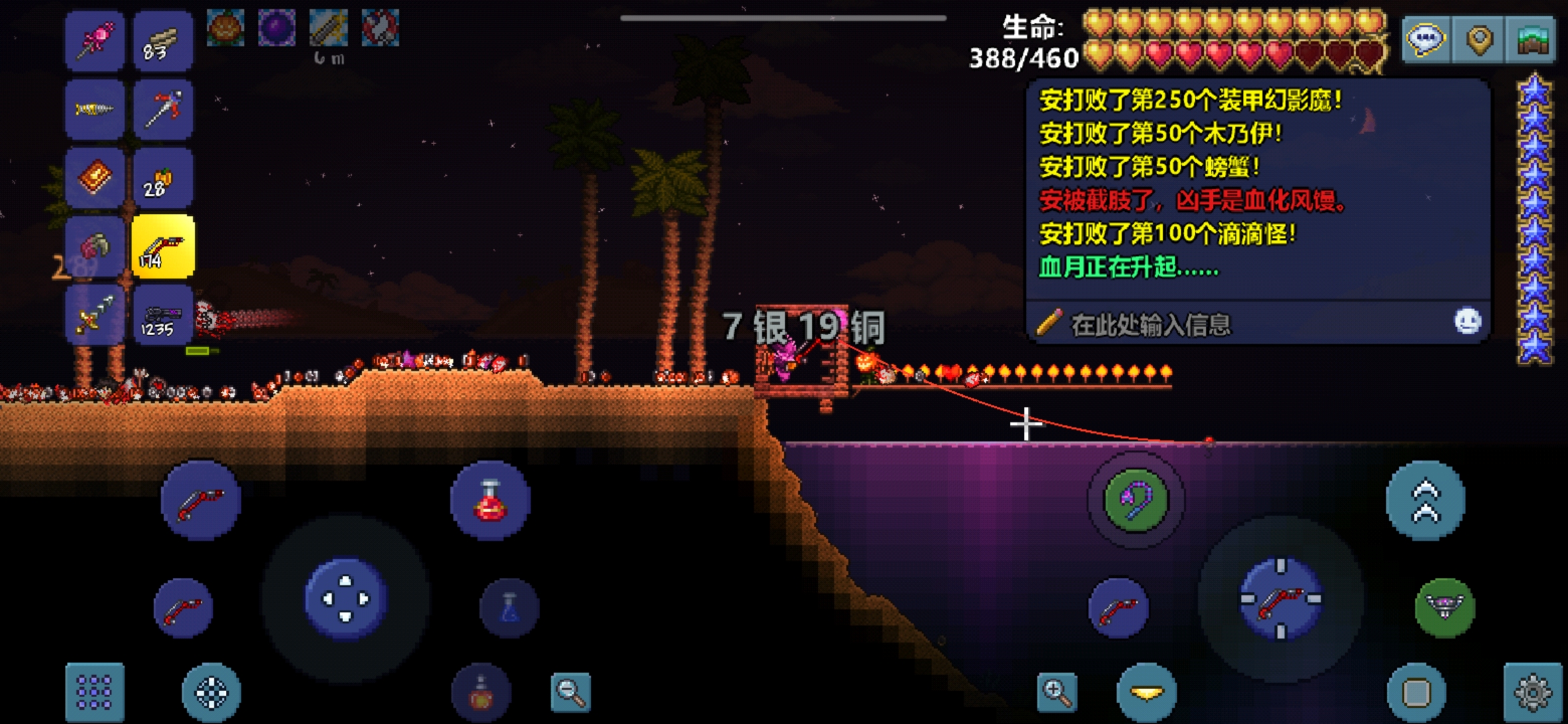The width and height of the screenshot is (1568, 724).
Task: Tap the double-arrow jump button
Action: pyautogui.click(x=1425, y=500)
